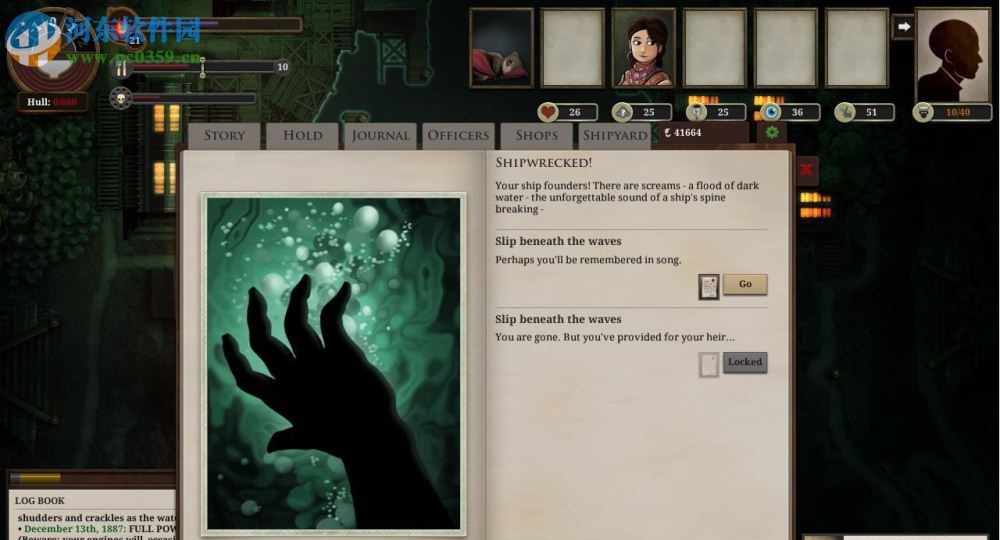This screenshot has width=1000, height=540.
Task: Switch to the Shipyard tab
Action: pyautogui.click(x=615, y=136)
